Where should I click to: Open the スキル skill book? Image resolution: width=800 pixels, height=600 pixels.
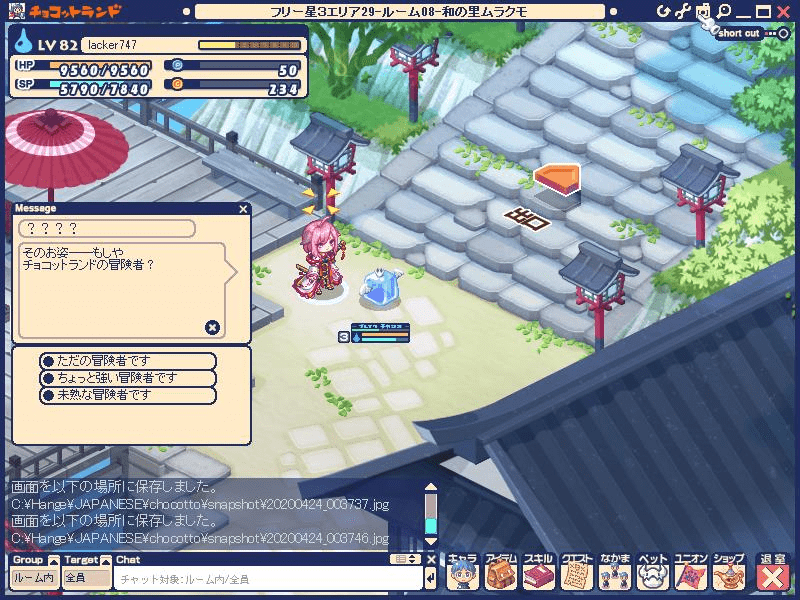538,573
